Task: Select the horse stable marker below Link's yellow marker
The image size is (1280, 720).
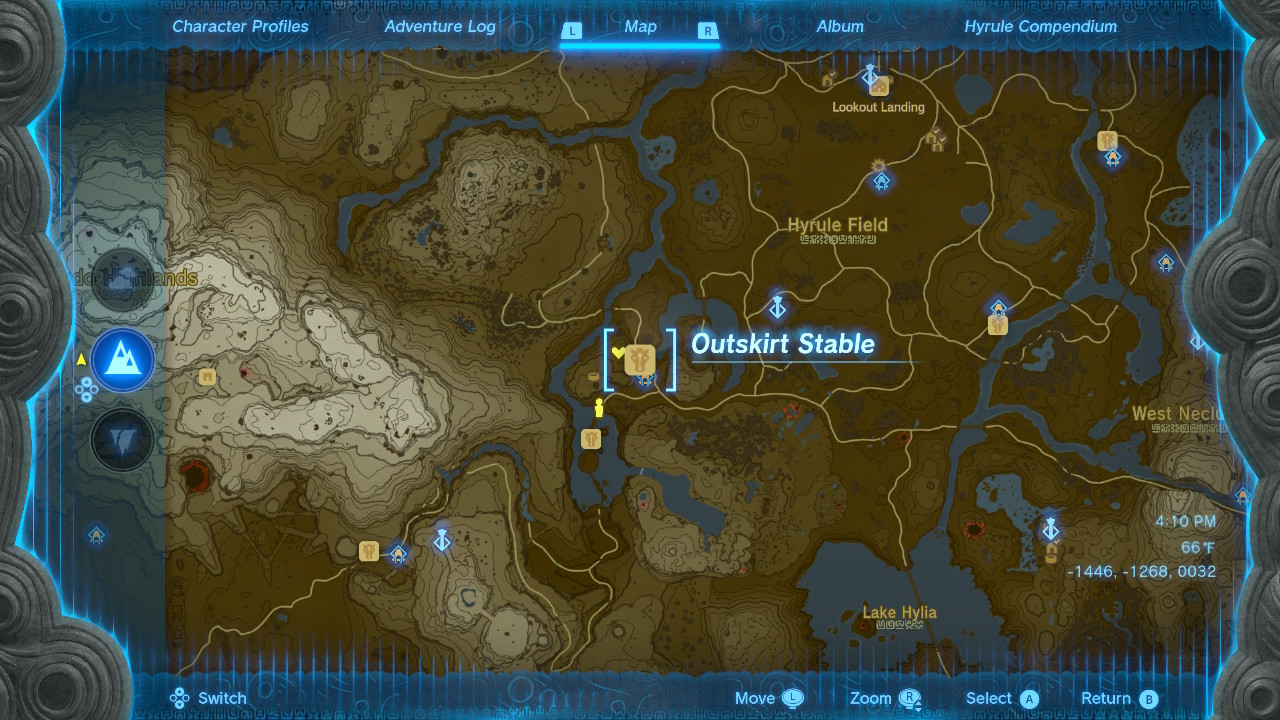Action: click(591, 439)
